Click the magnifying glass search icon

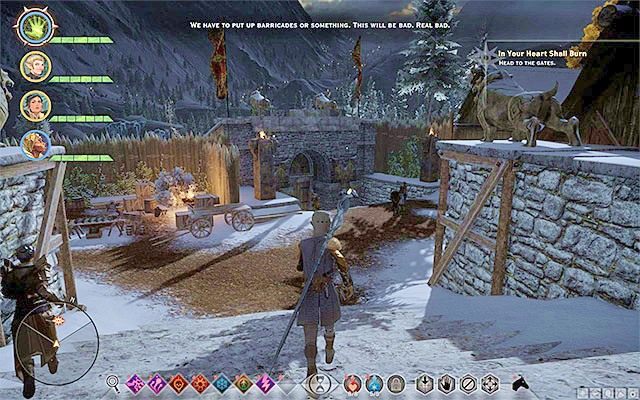point(112,382)
